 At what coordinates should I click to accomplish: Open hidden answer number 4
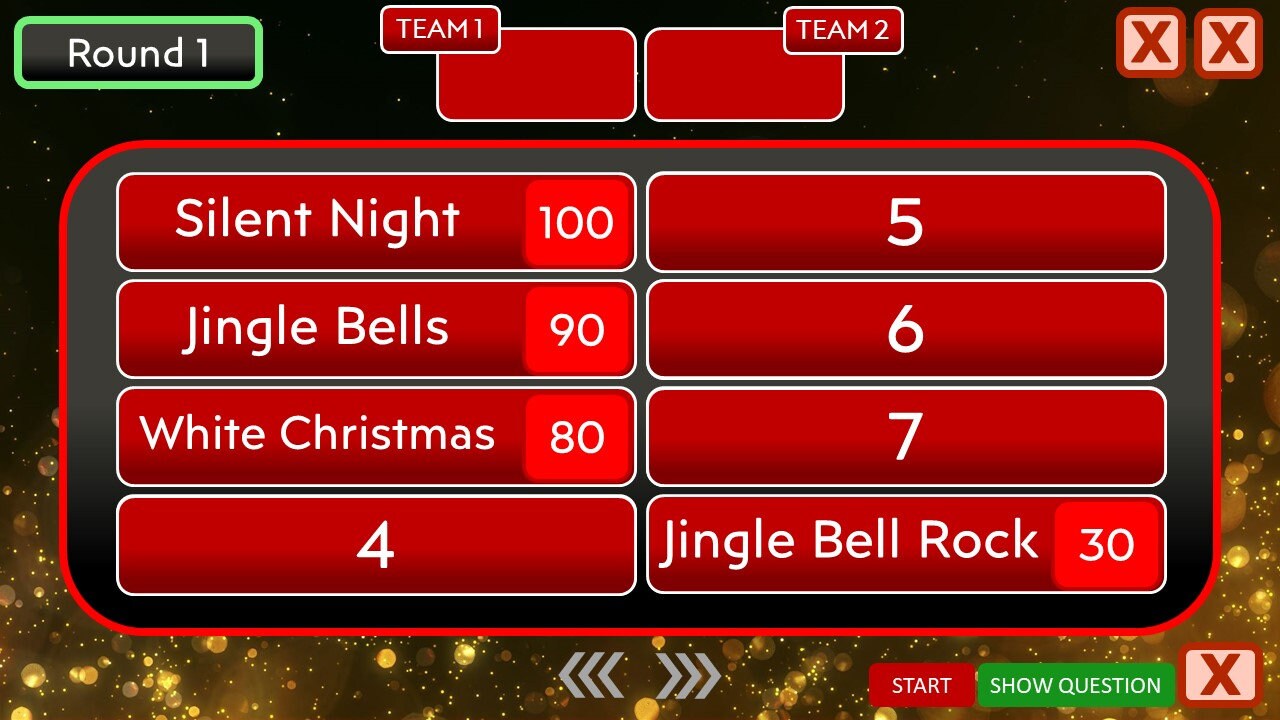point(376,544)
